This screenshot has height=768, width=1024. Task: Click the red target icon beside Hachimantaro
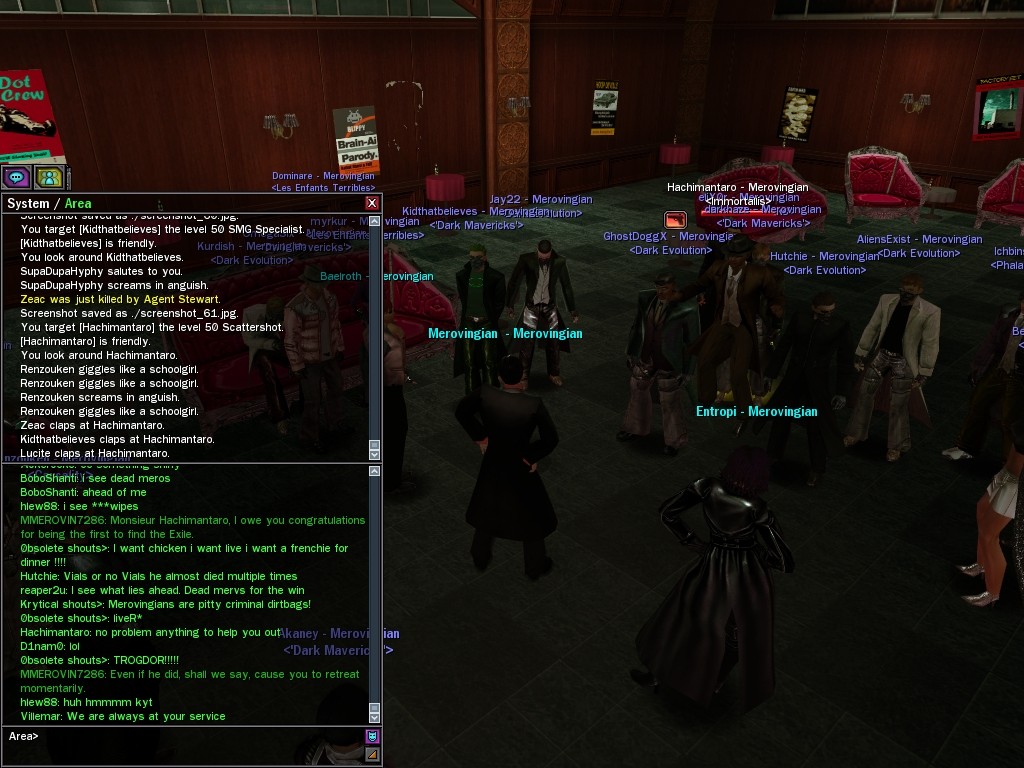(x=675, y=220)
